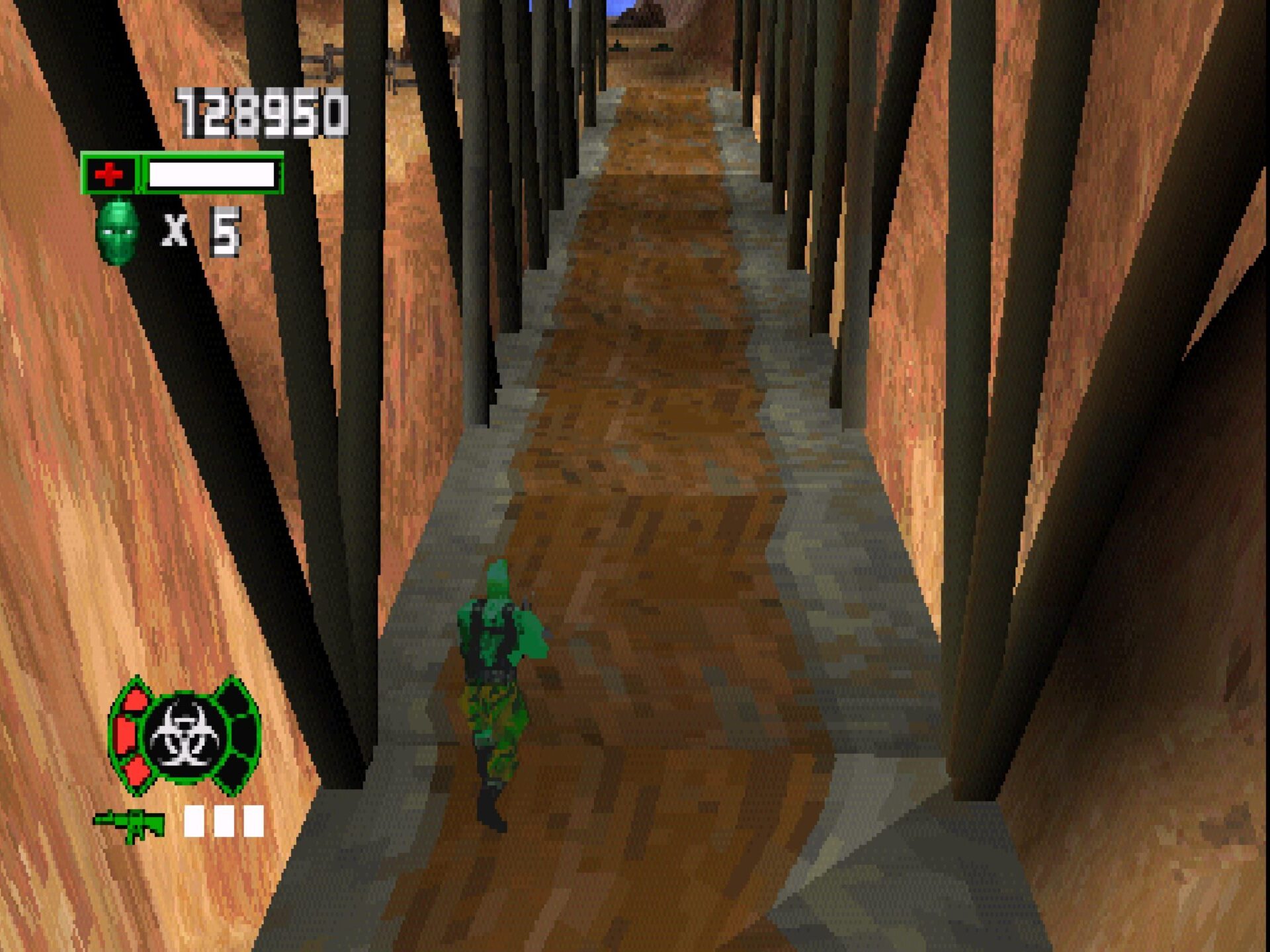1270x952 pixels.
Task: Click the white health bar
Action: coord(212,173)
